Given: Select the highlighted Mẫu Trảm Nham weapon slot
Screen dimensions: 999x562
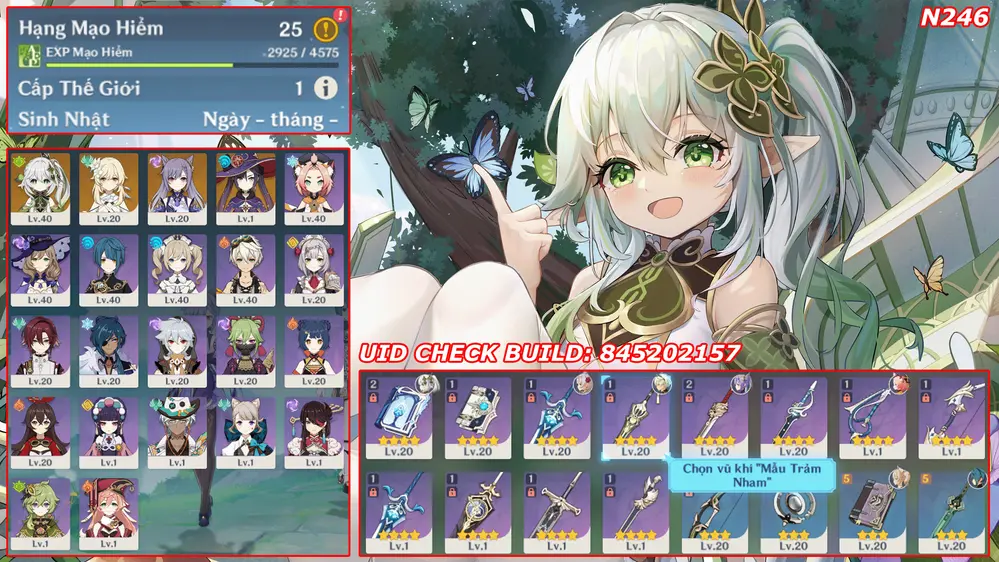Looking at the screenshot, I should point(636,414).
